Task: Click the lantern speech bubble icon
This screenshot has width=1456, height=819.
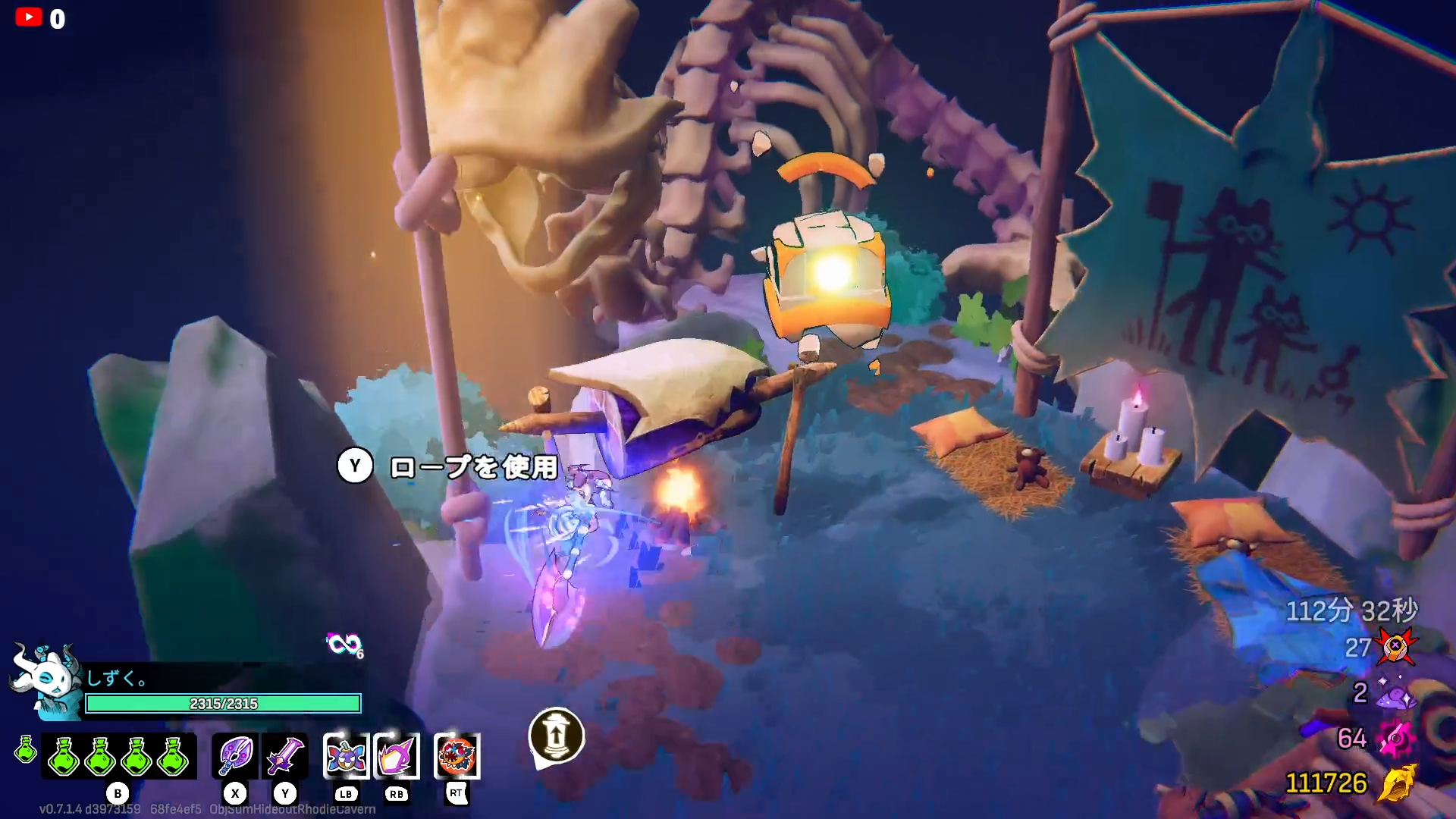Action: coord(556,737)
